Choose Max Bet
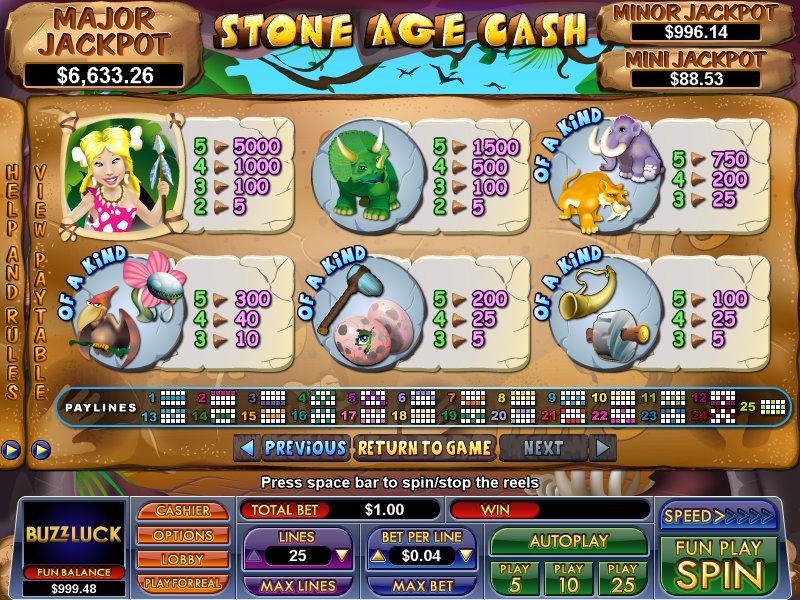Viewport: 800px width, 600px height. [x=420, y=584]
